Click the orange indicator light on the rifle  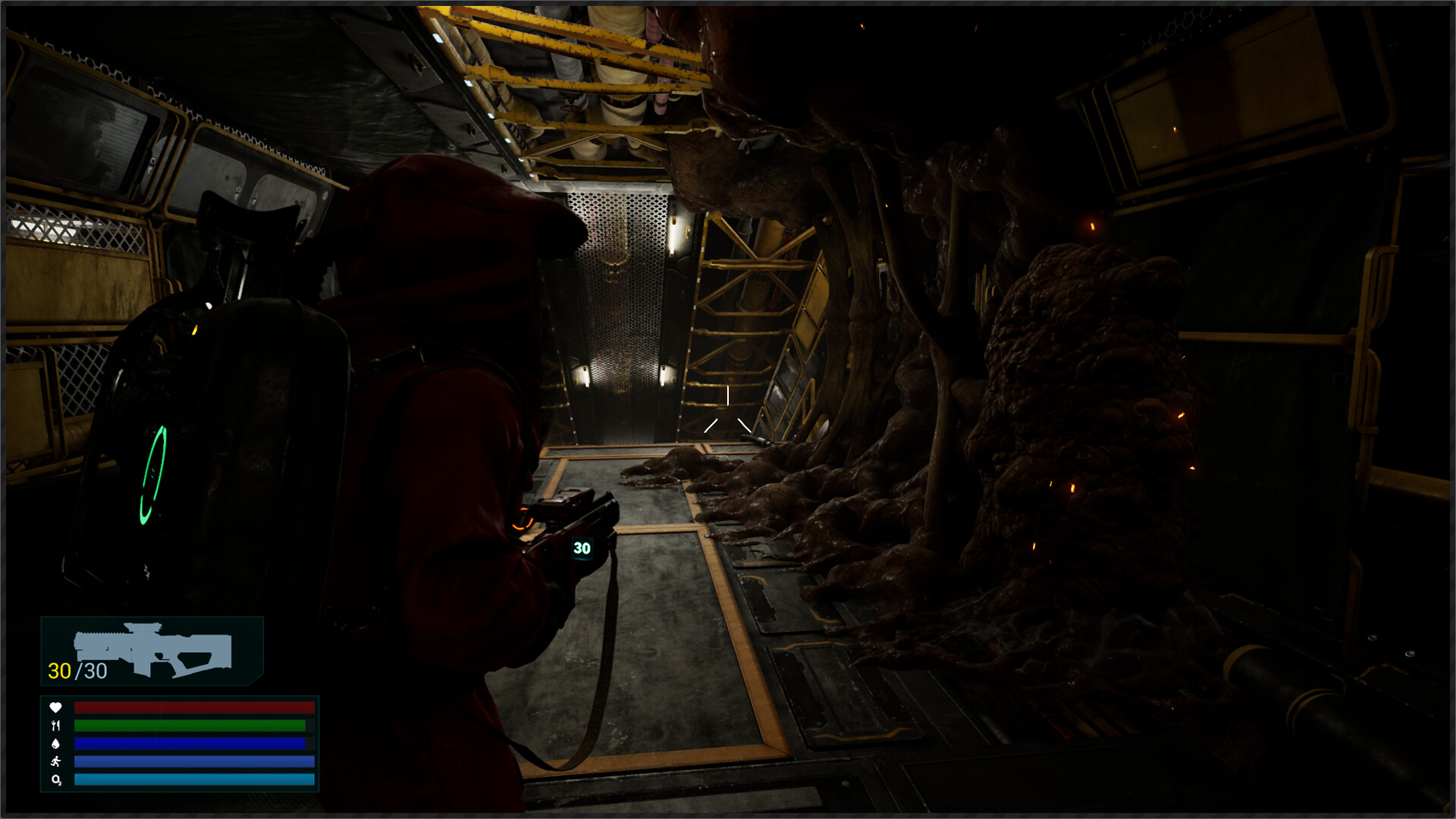[x=523, y=521]
